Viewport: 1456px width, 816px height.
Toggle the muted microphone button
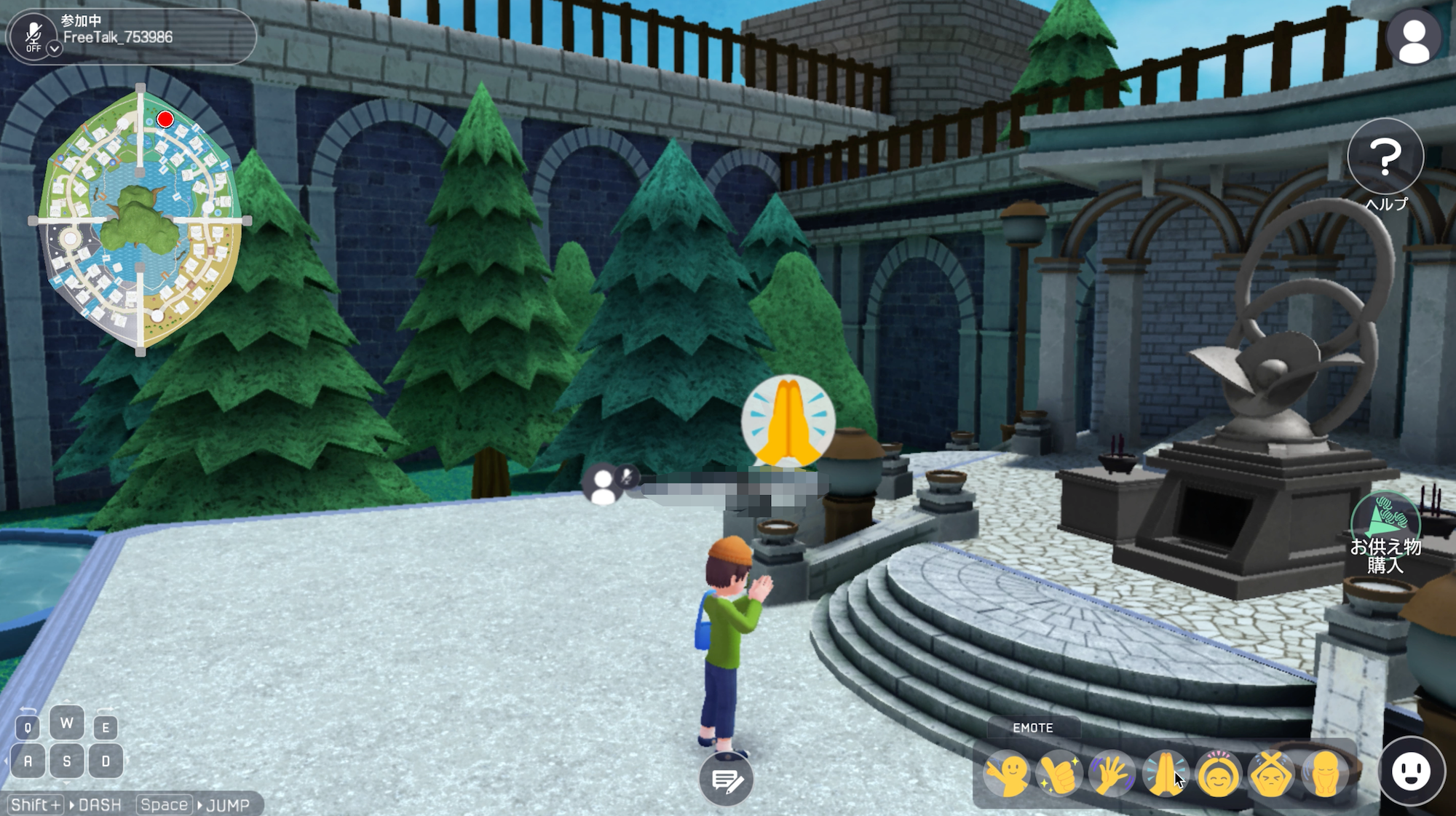[x=33, y=33]
